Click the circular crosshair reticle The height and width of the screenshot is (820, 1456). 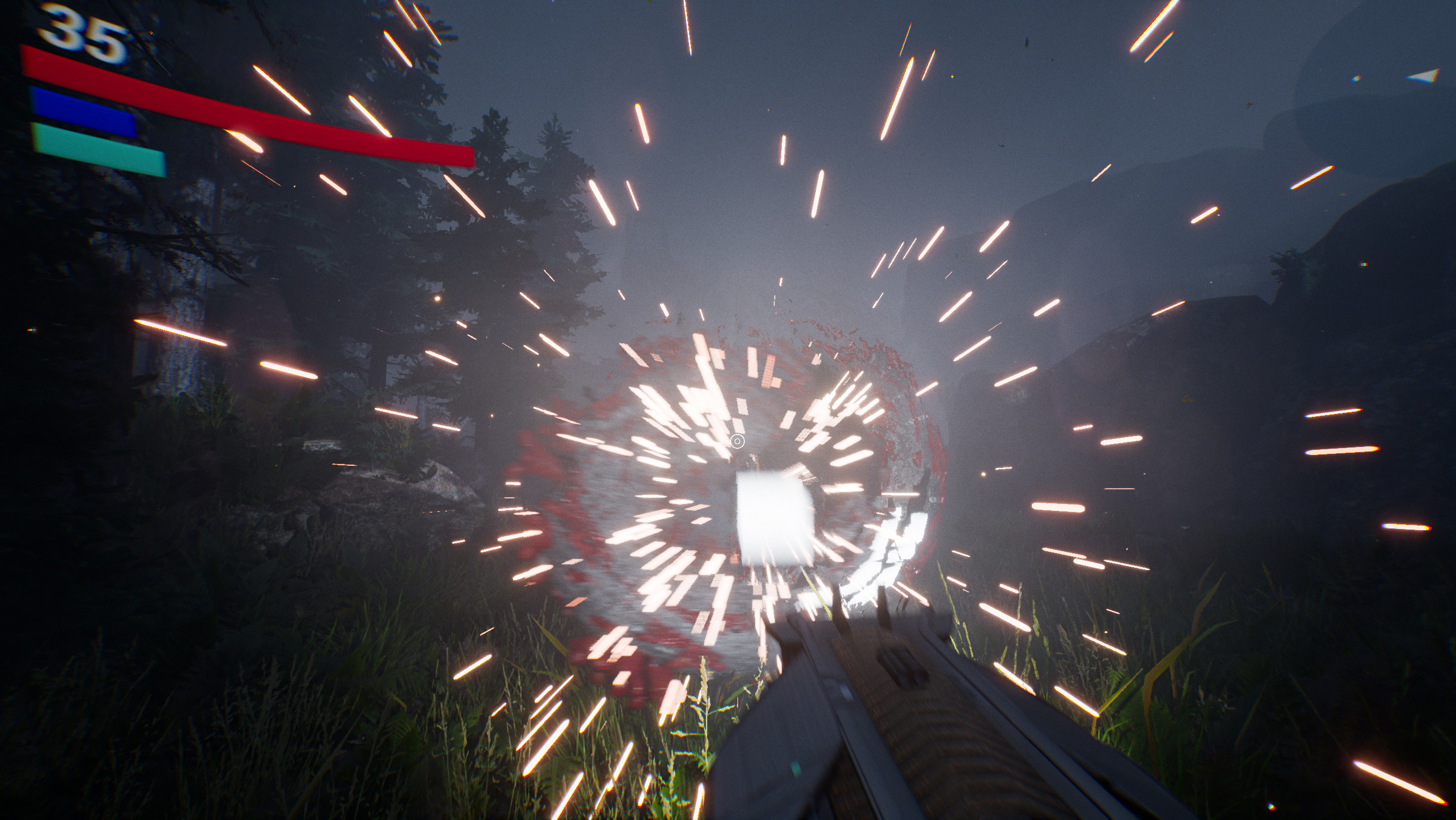pos(736,440)
